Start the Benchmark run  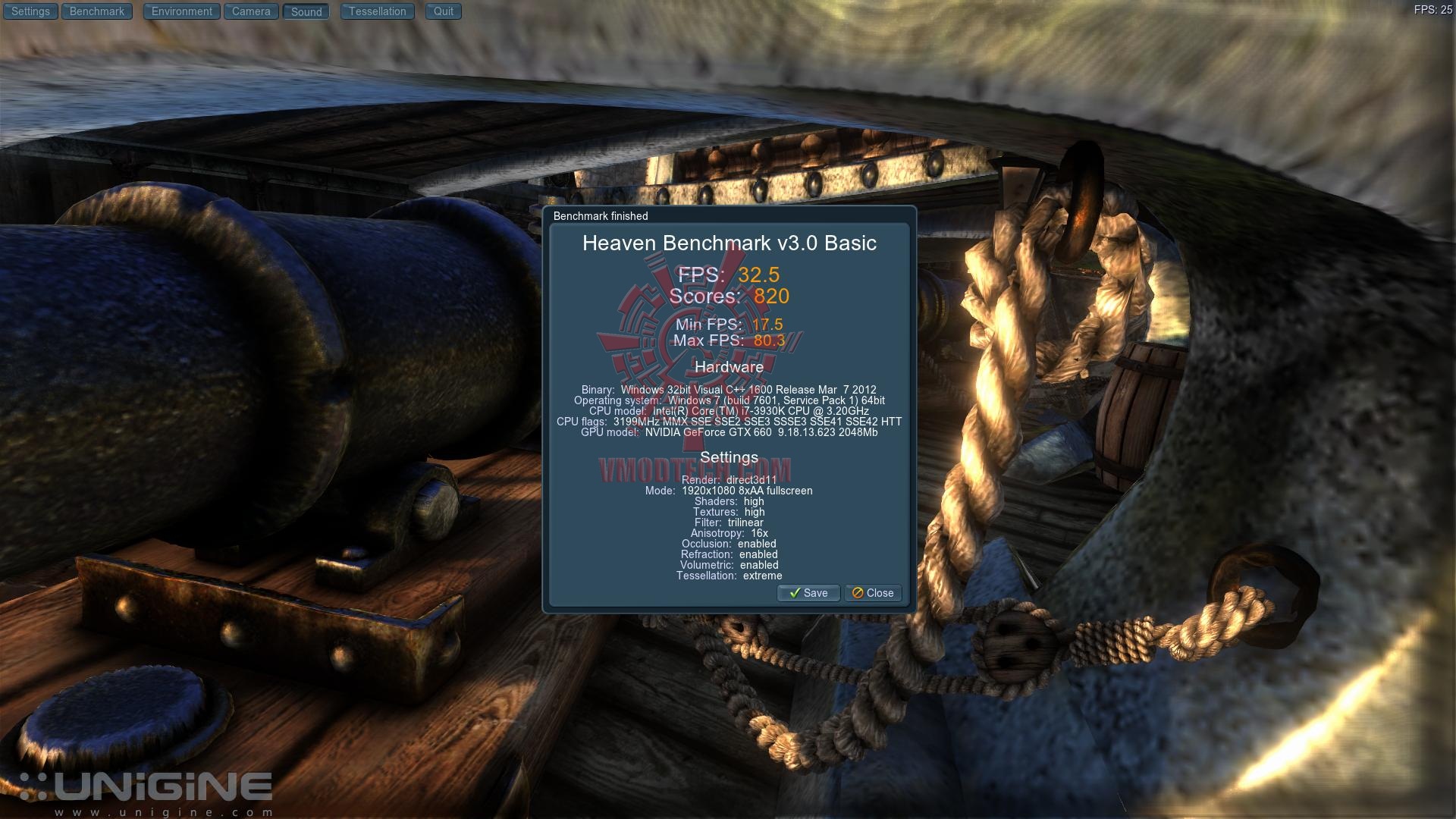tap(97, 11)
